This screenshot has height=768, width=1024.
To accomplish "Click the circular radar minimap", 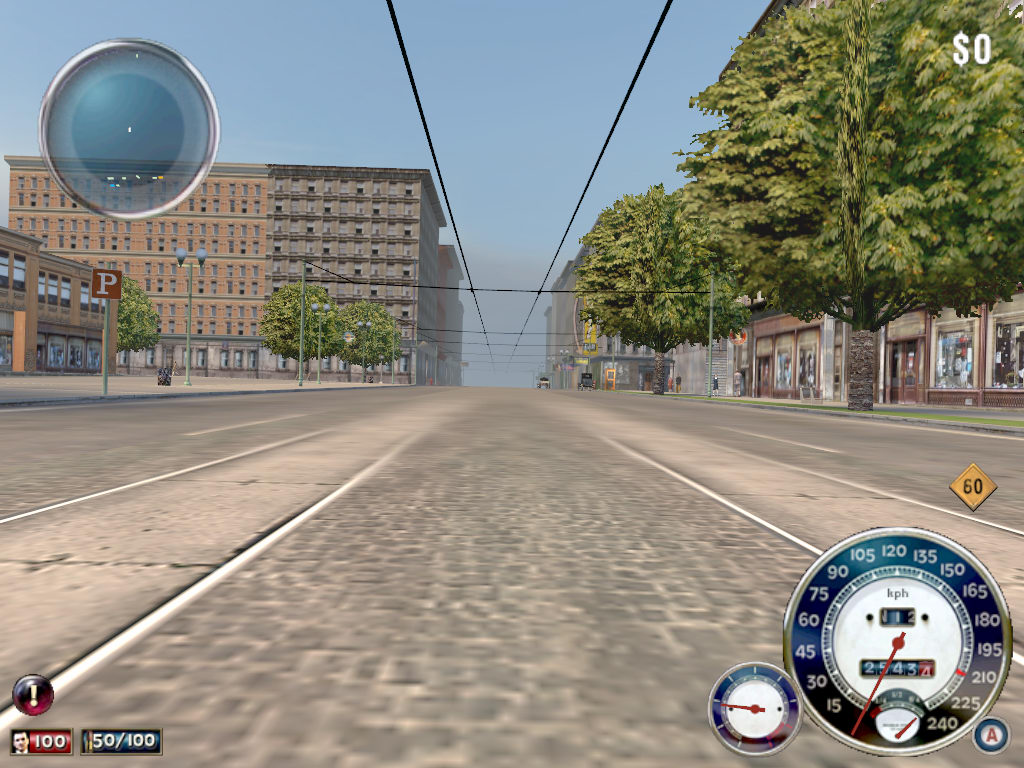I will [129, 128].
